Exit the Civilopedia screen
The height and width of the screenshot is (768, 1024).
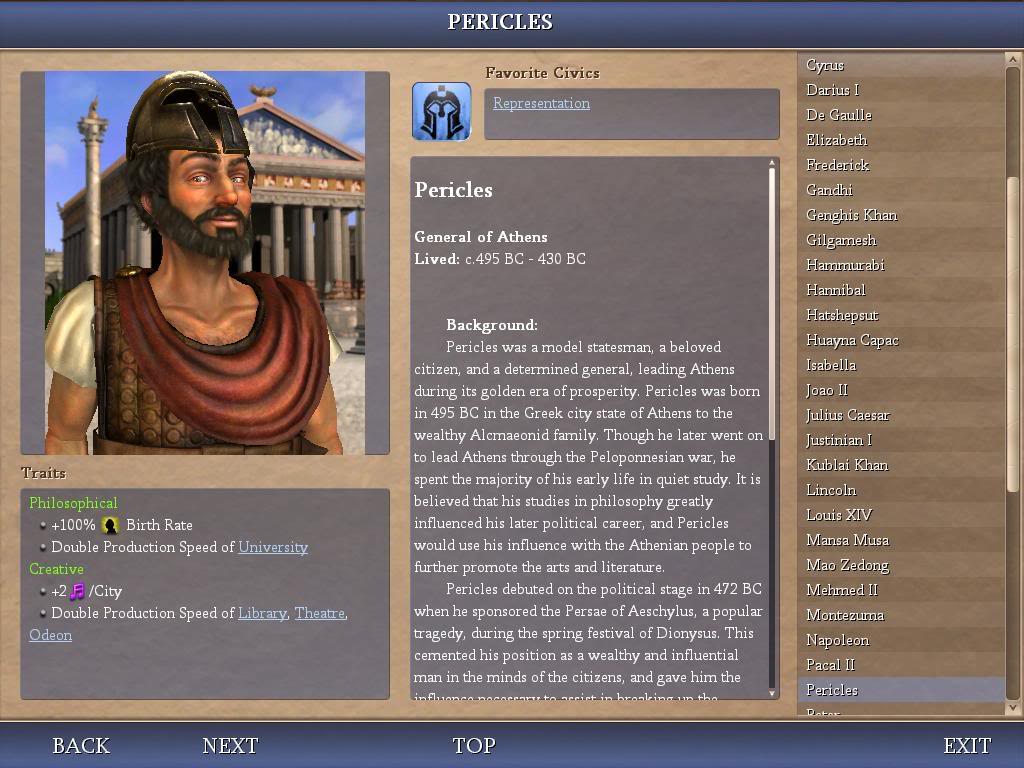[x=967, y=746]
